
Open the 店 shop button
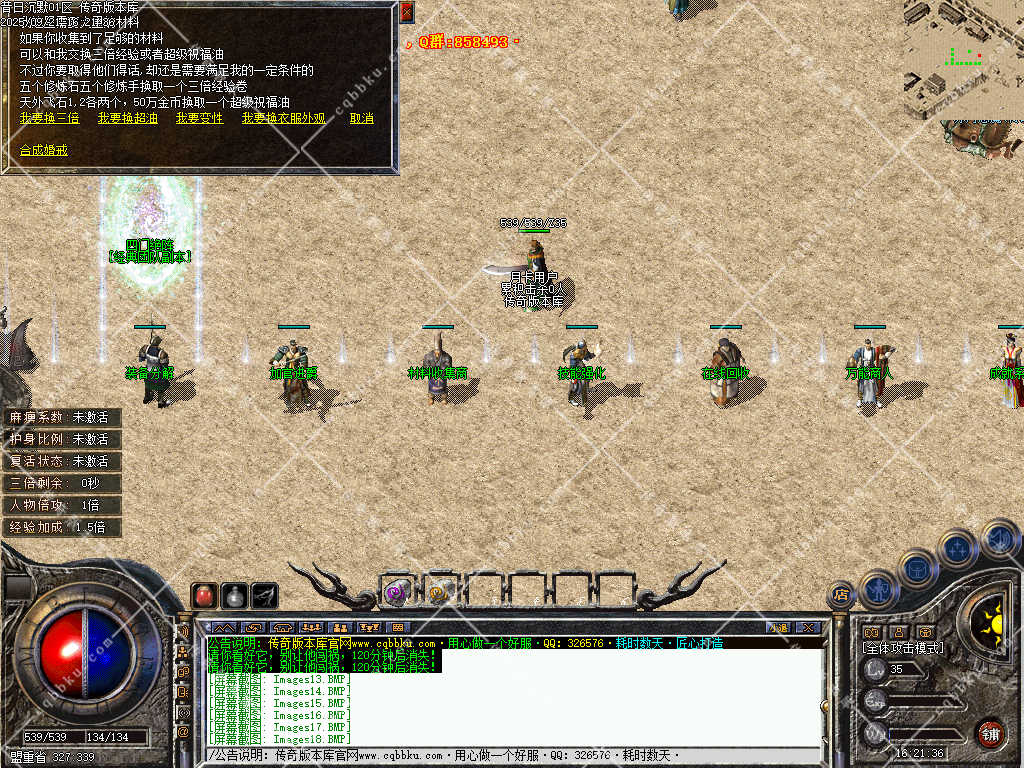[x=840, y=596]
